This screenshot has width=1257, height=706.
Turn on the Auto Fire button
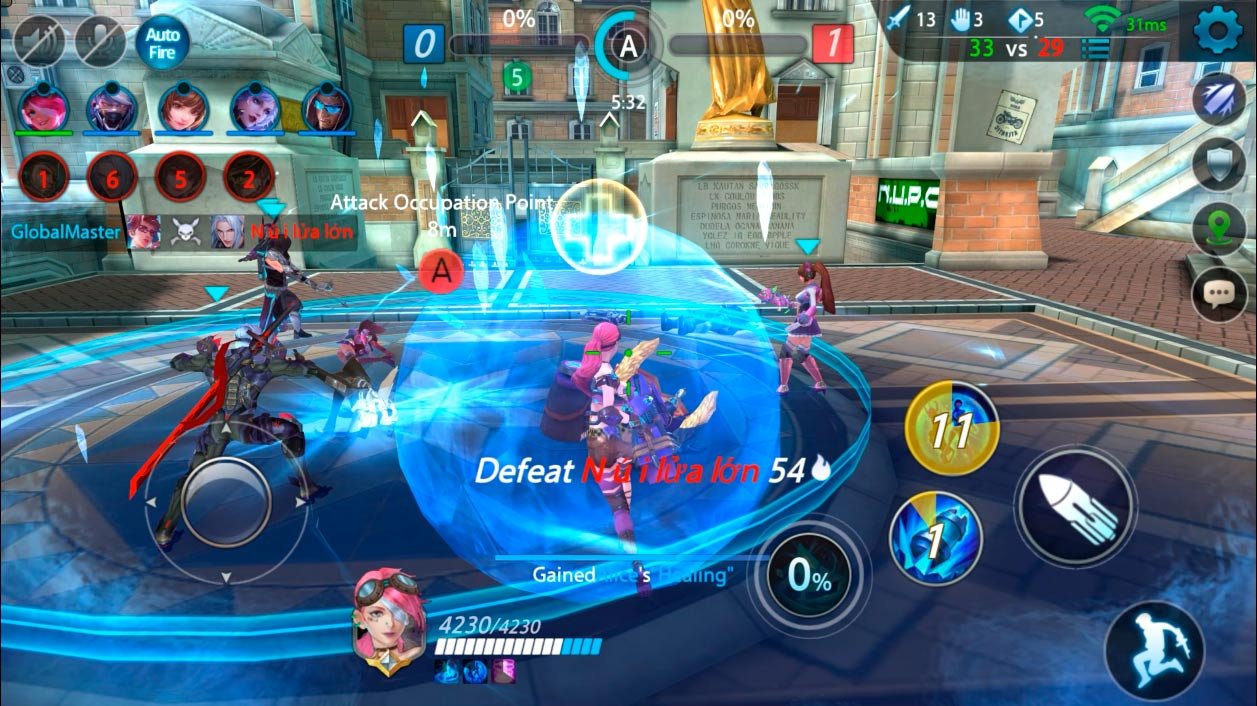pos(162,43)
